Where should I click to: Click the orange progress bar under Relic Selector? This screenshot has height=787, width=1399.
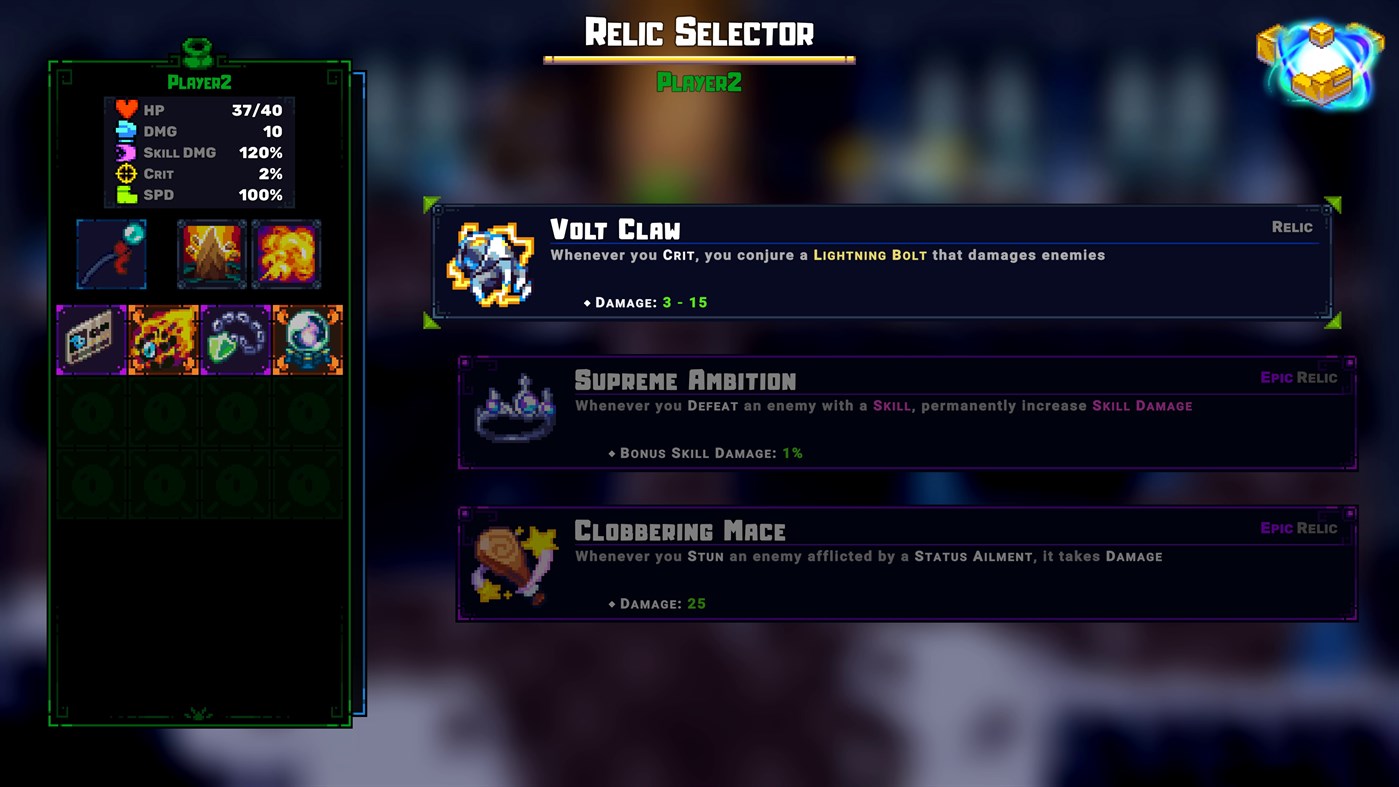pyautogui.click(x=698, y=59)
